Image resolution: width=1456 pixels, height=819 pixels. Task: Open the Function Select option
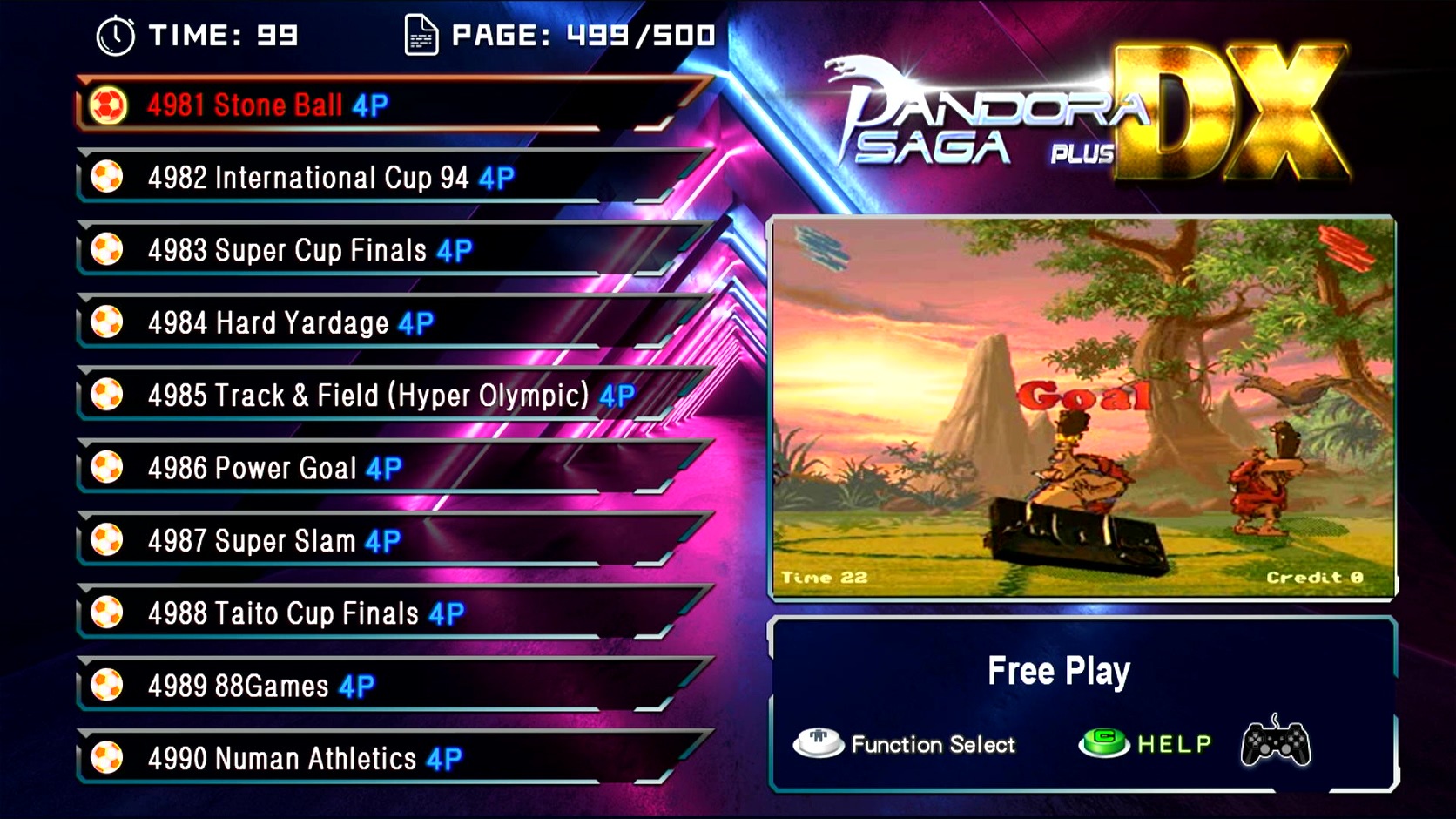click(906, 744)
